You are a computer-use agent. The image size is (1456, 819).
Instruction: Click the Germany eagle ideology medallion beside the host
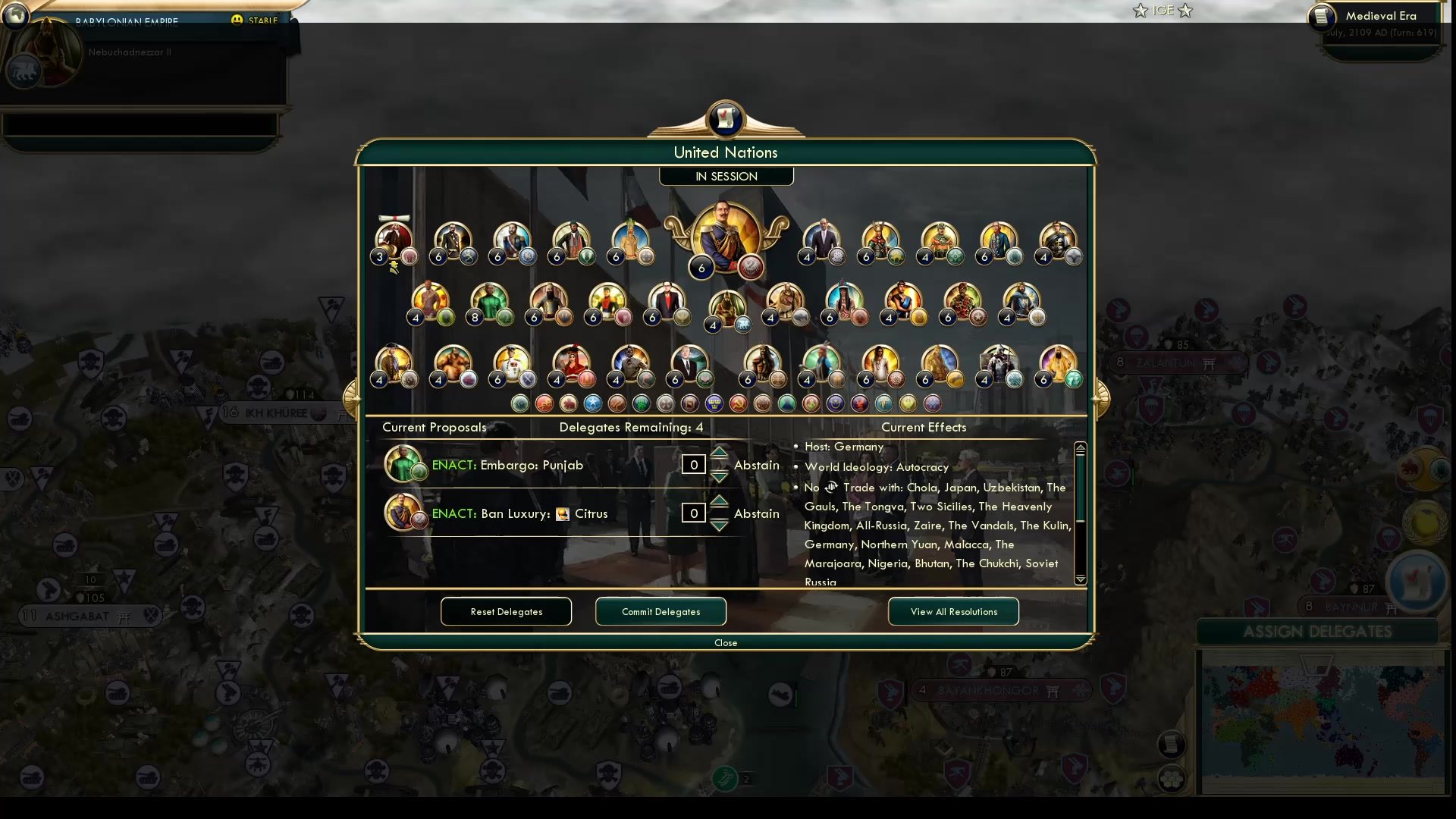tap(750, 267)
